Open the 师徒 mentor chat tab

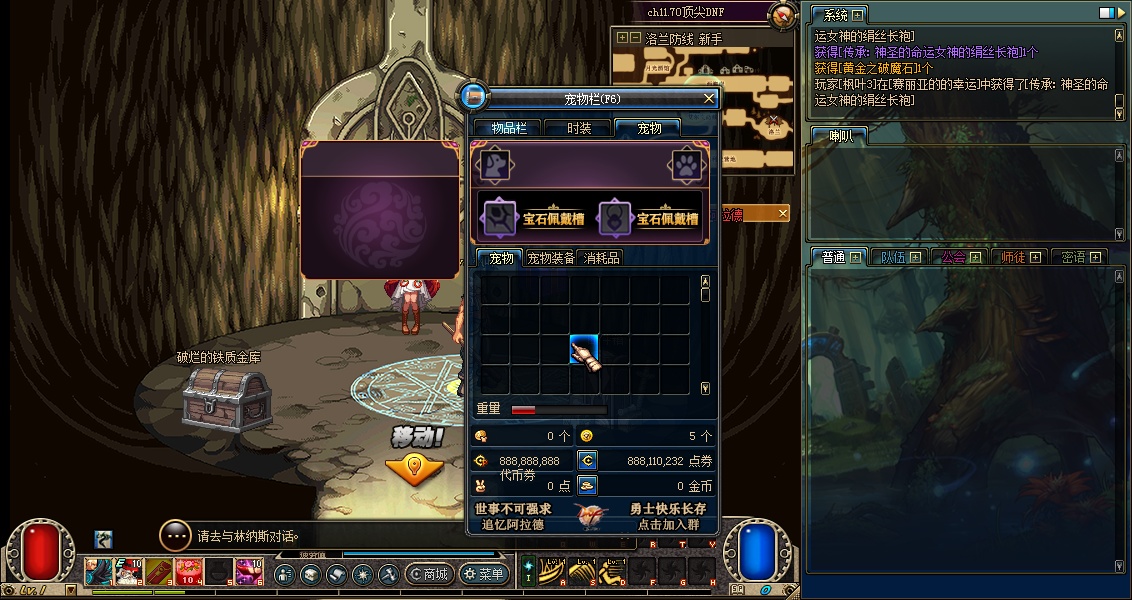pos(1020,257)
